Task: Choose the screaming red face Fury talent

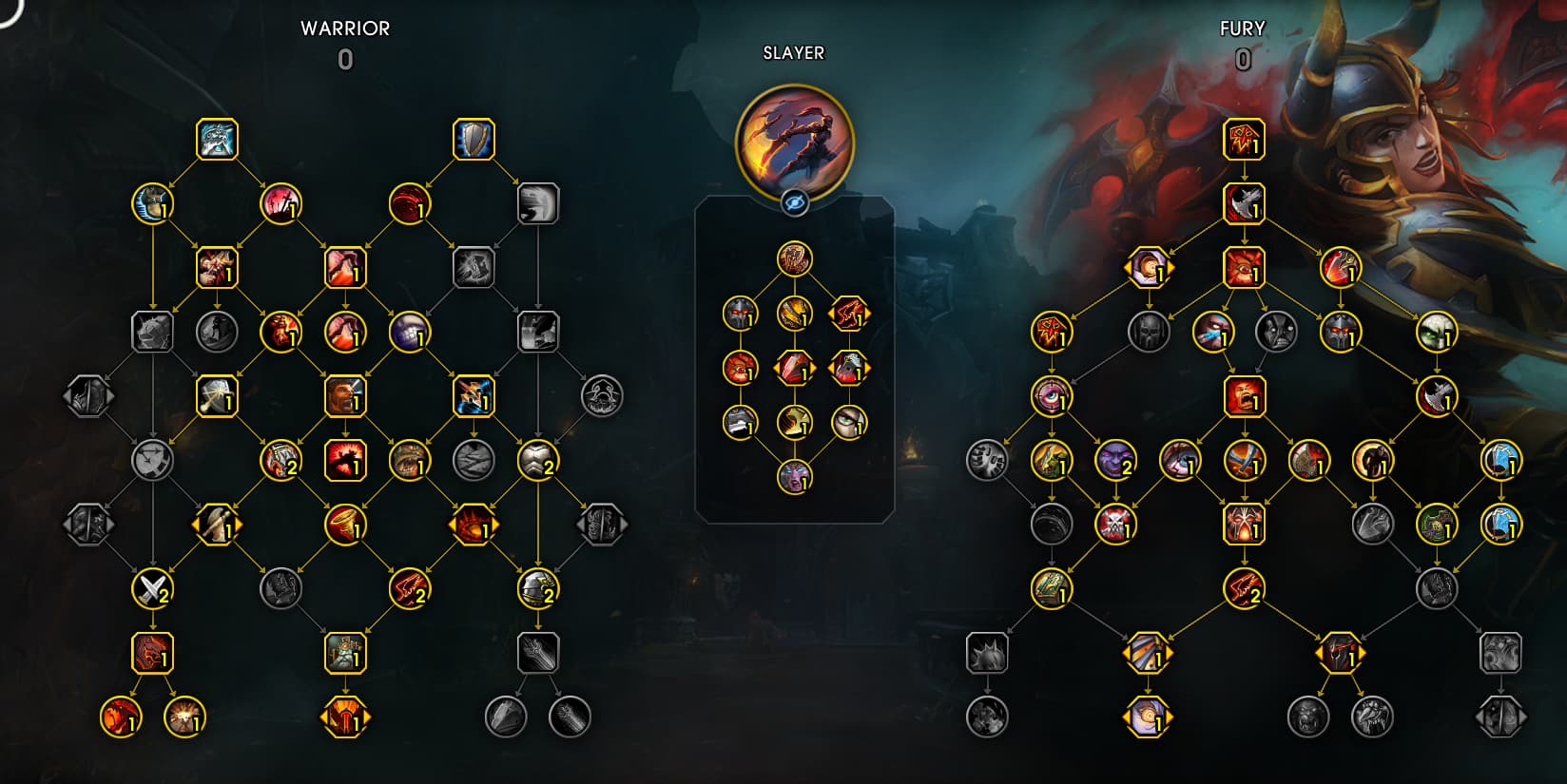Action: point(1244,396)
